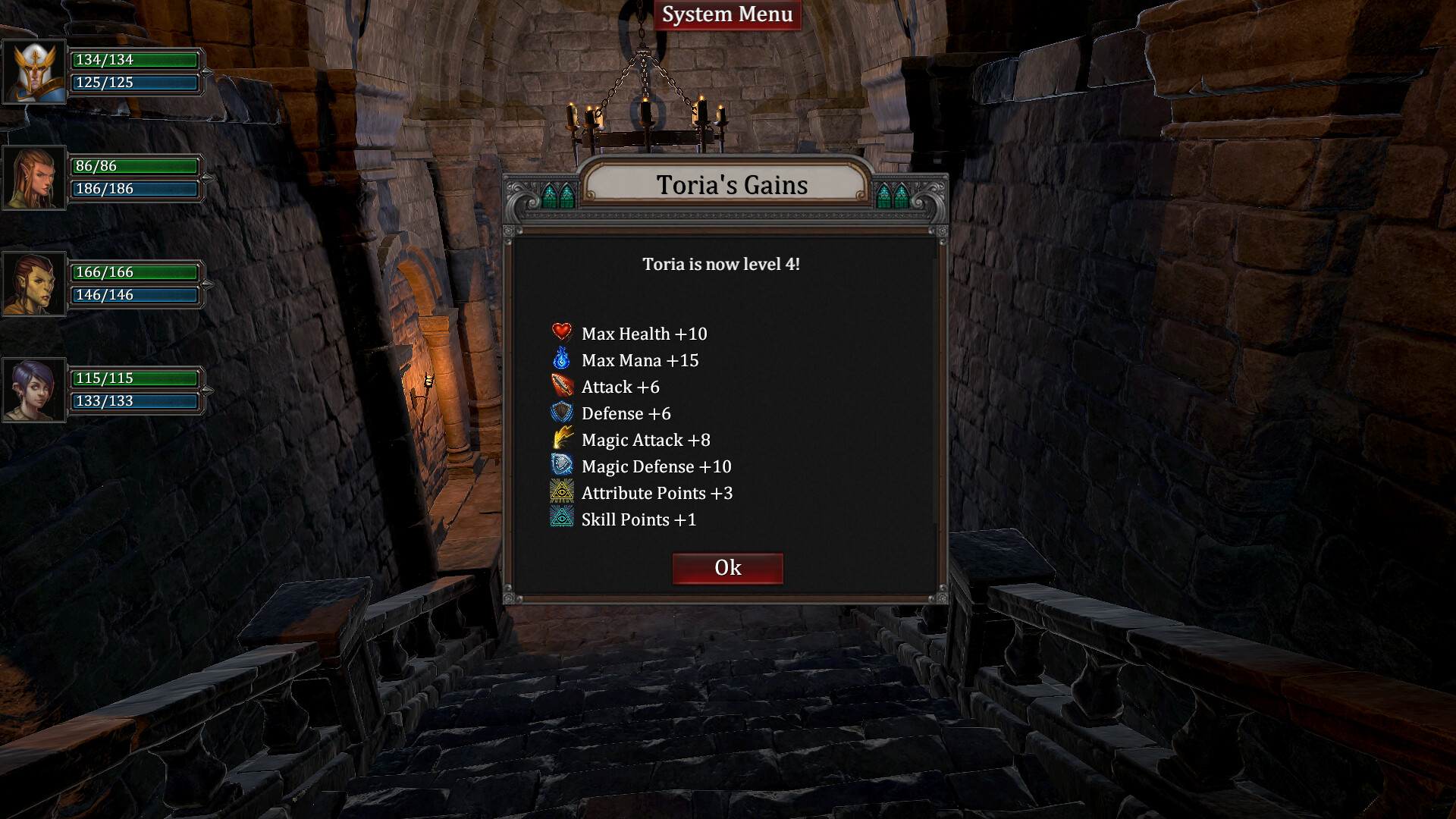Open the System Menu
The image size is (1456, 819).
[727, 14]
